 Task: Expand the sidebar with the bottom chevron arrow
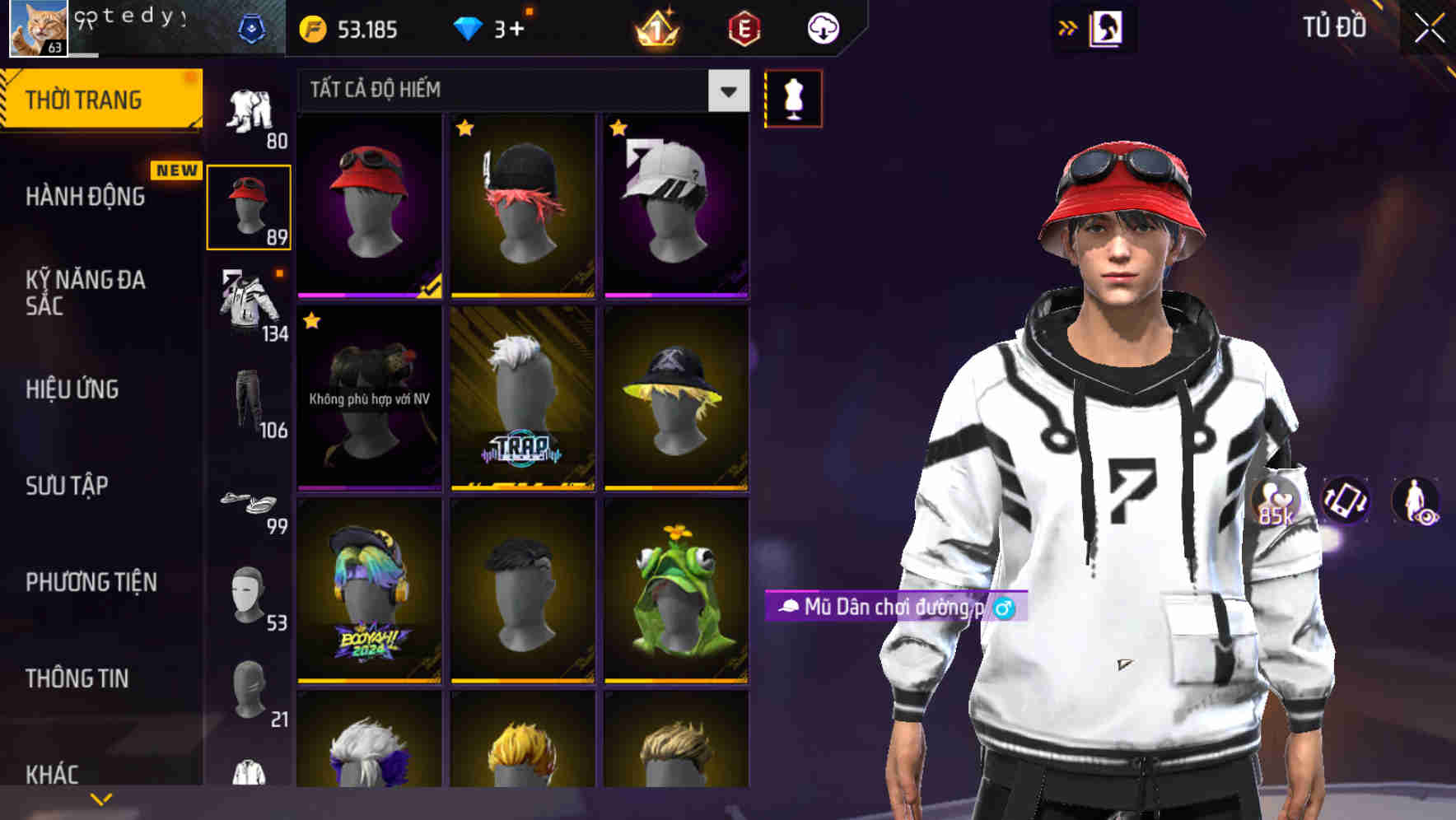click(x=101, y=798)
